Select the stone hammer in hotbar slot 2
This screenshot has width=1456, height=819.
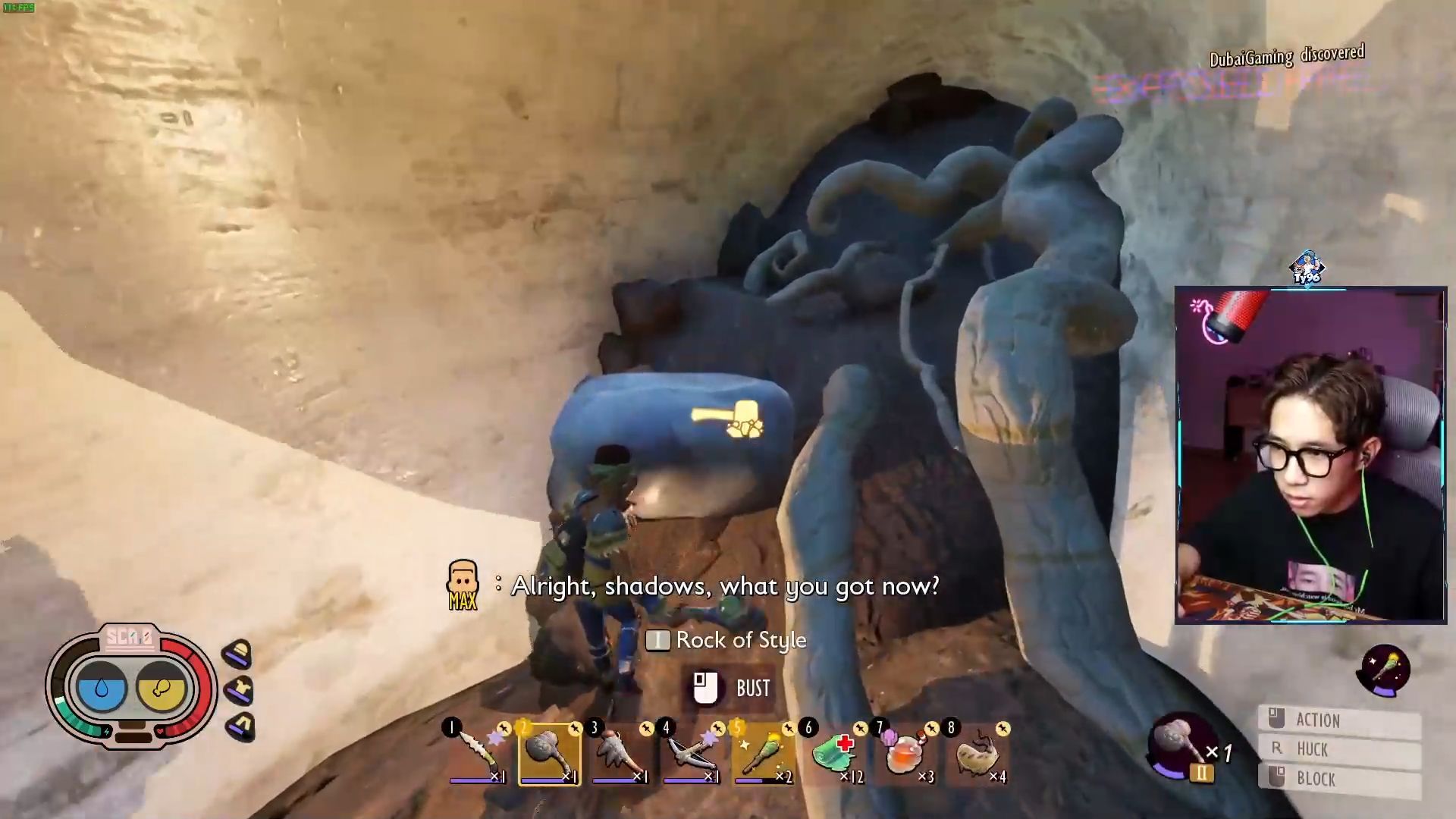pyautogui.click(x=550, y=753)
